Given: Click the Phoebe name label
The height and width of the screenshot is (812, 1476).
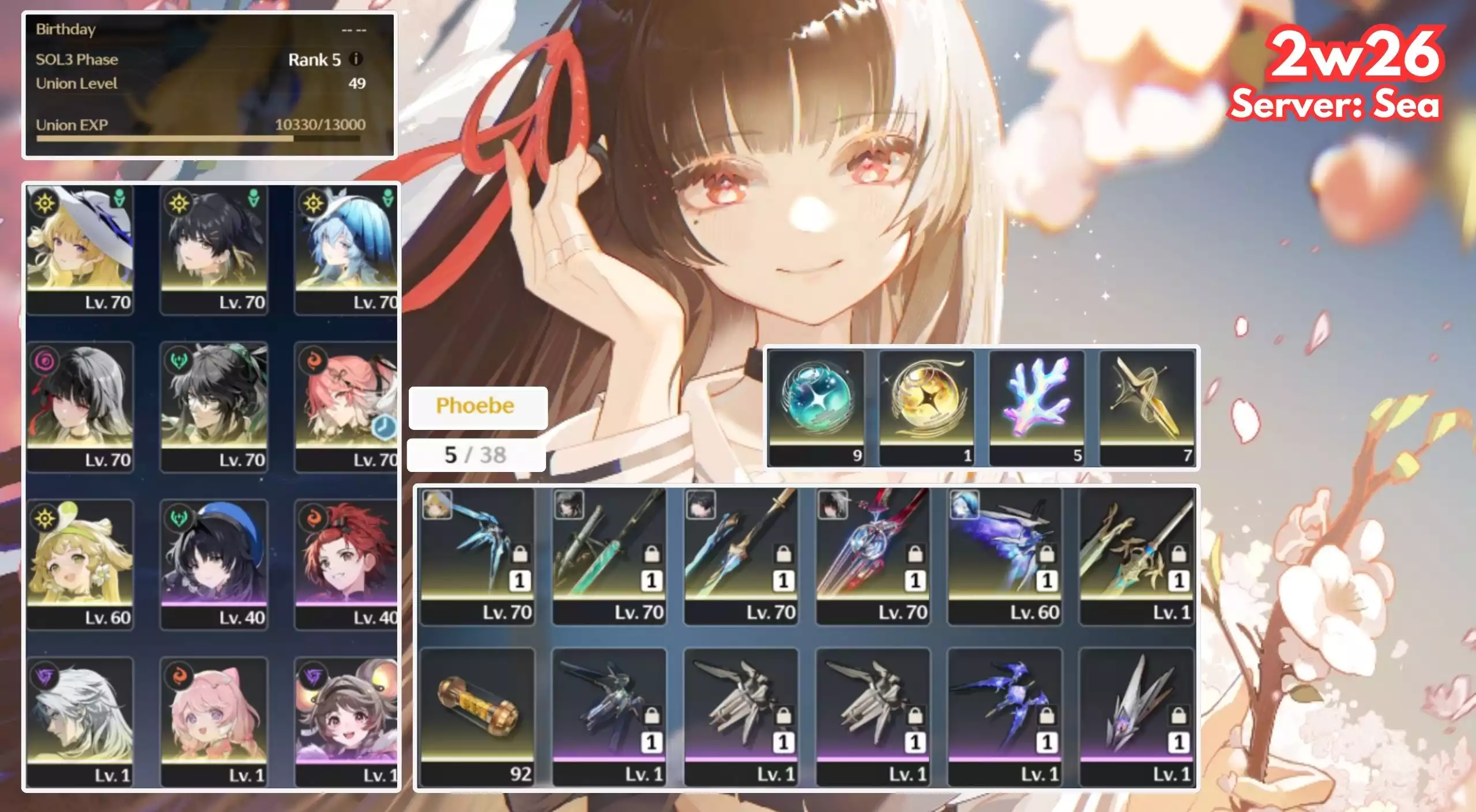Looking at the screenshot, I should 477,407.
